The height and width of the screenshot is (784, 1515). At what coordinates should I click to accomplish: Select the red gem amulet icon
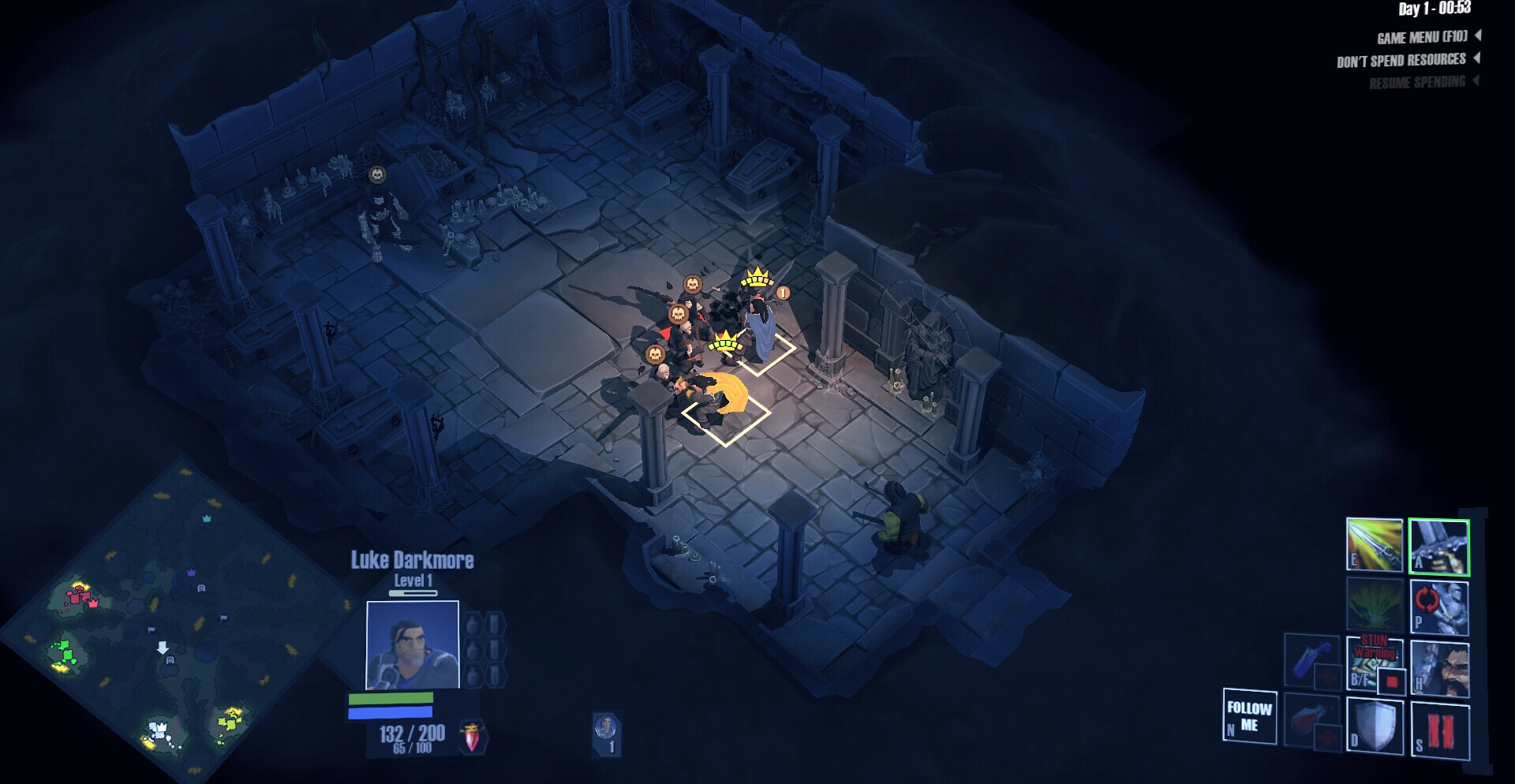pos(473,737)
